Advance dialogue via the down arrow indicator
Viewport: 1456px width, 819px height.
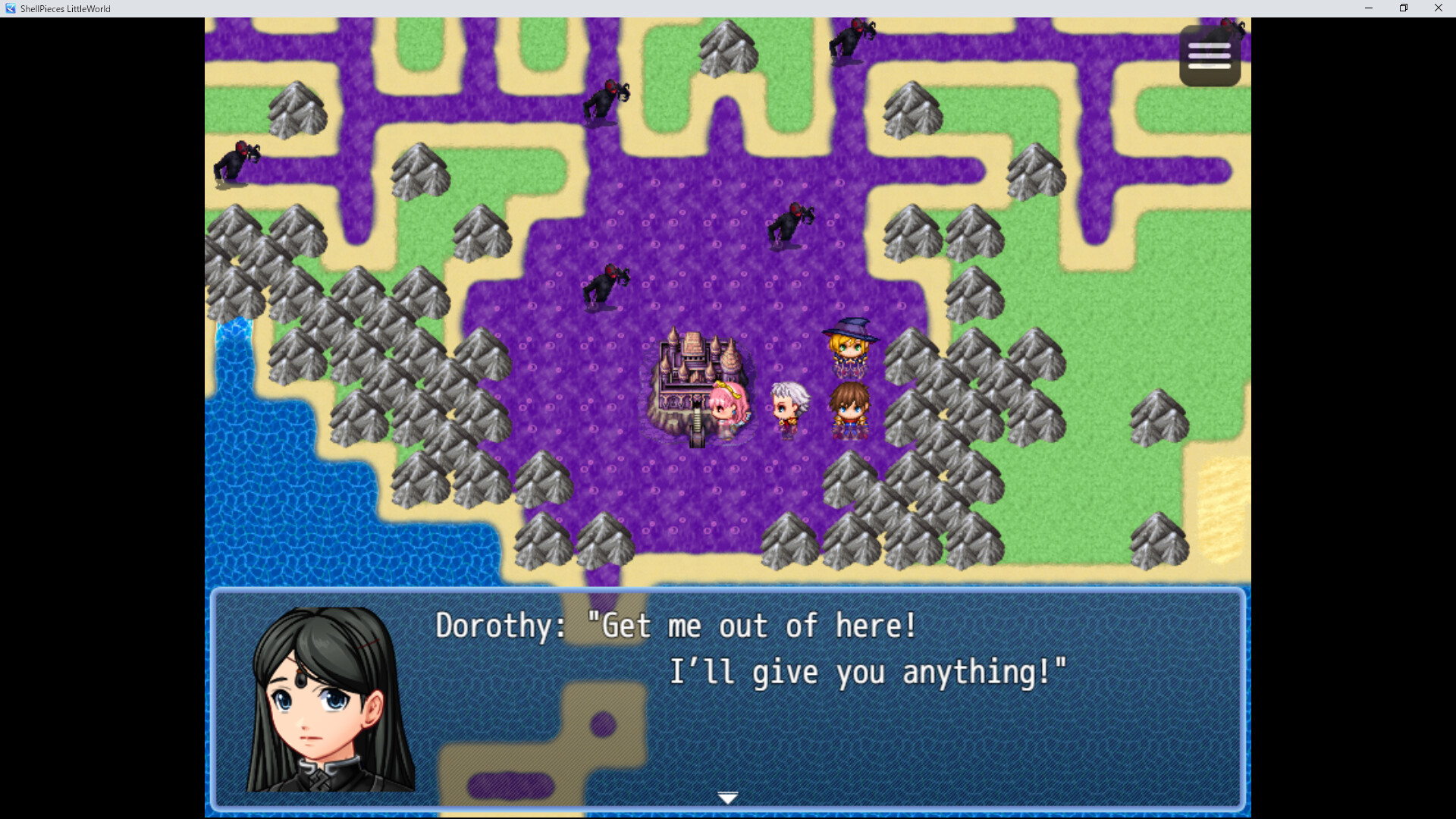727,798
